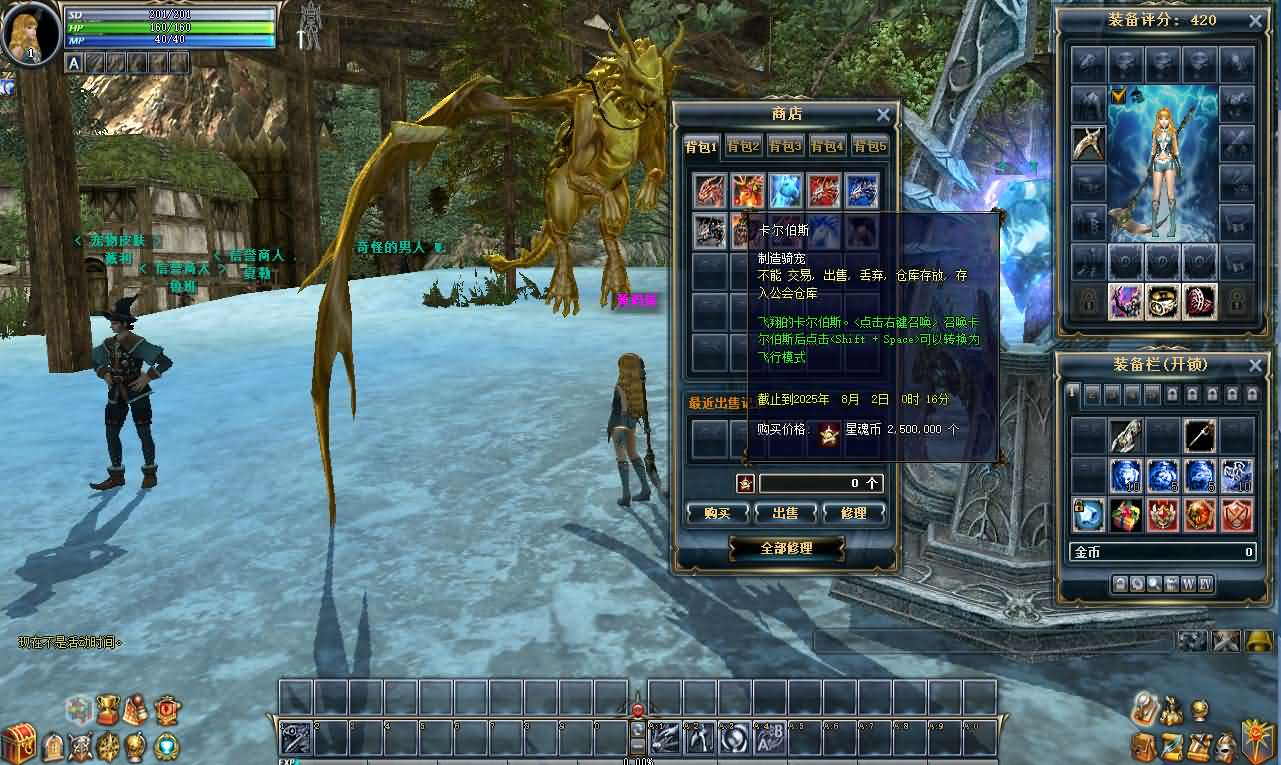1281x765 pixels.
Task: Open the treasure chest icon at bottom-left
Action: [18, 743]
